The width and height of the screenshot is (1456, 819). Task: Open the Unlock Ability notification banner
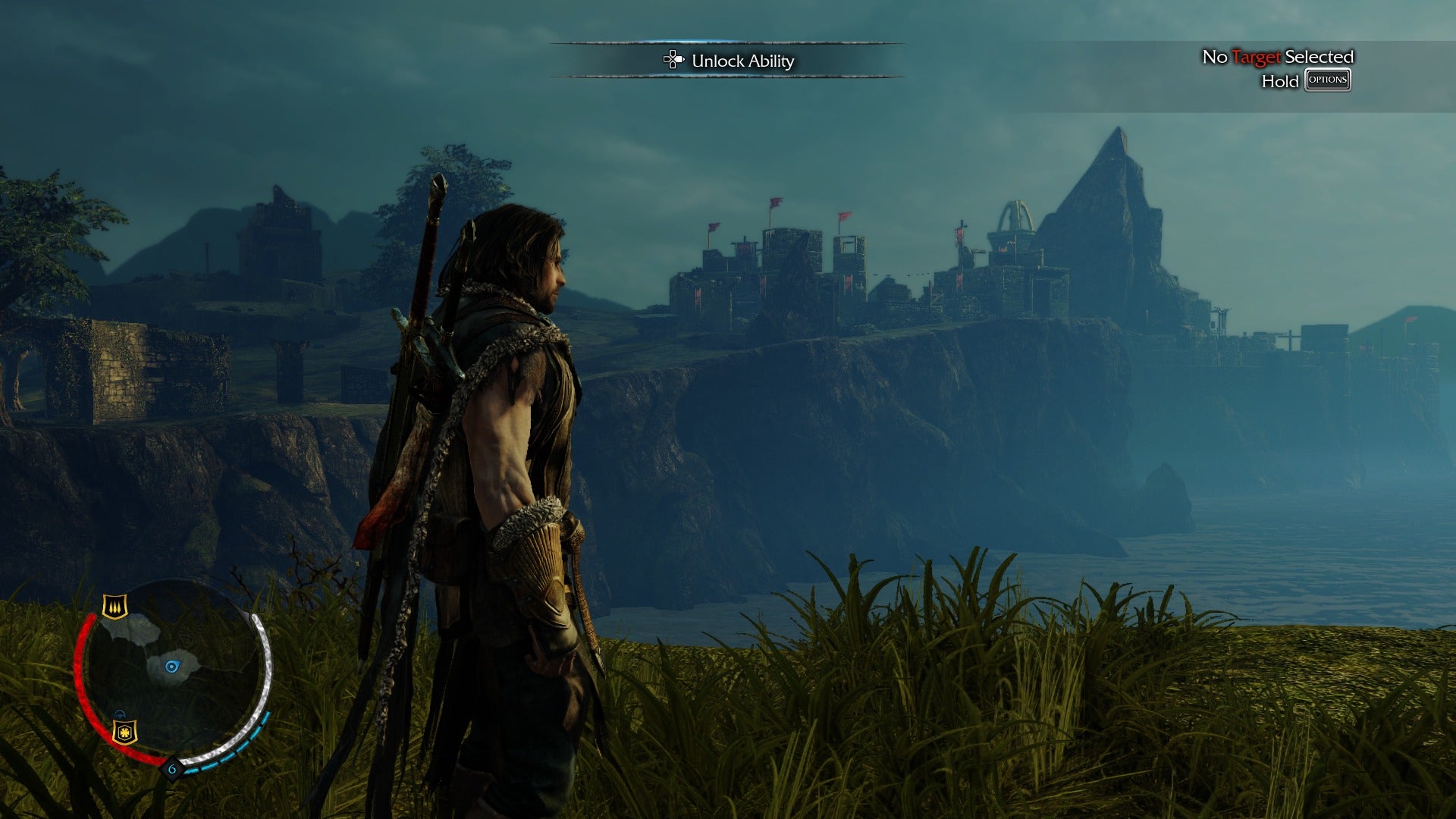coord(728,61)
